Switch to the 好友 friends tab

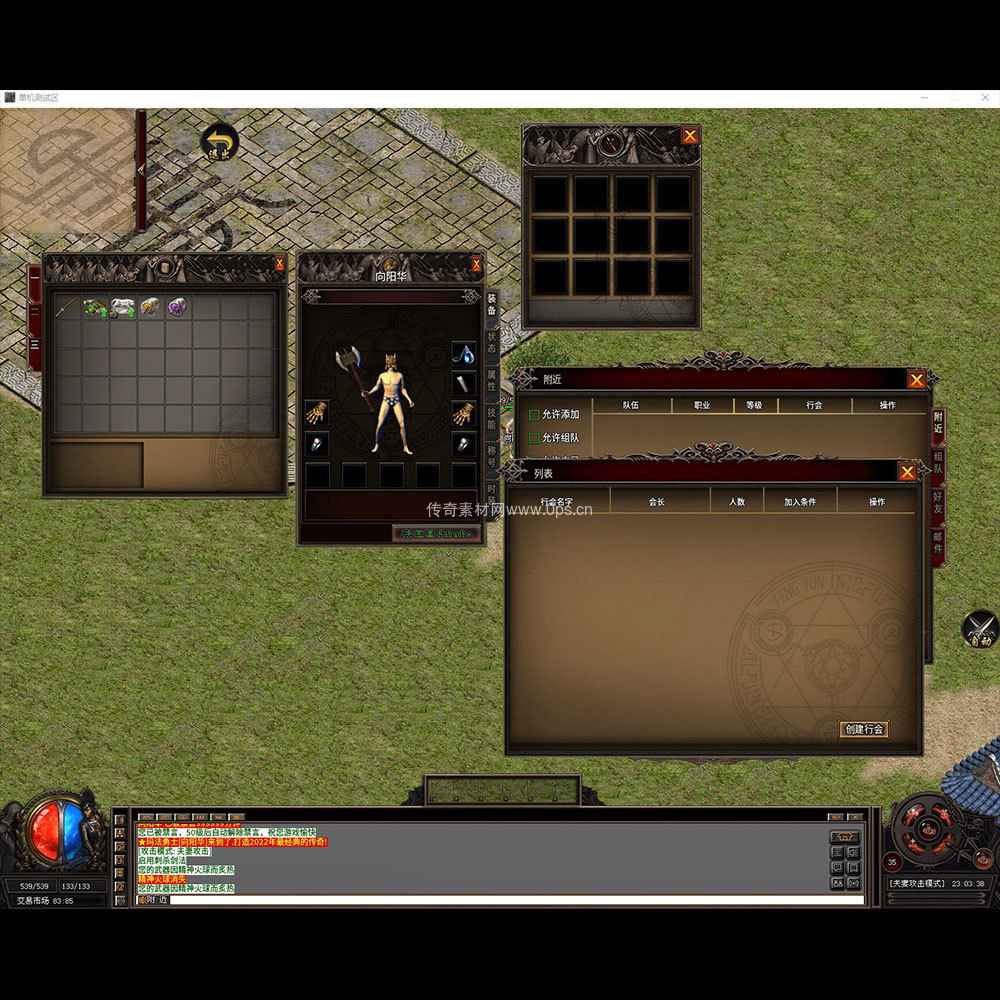pyautogui.click(x=938, y=502)
